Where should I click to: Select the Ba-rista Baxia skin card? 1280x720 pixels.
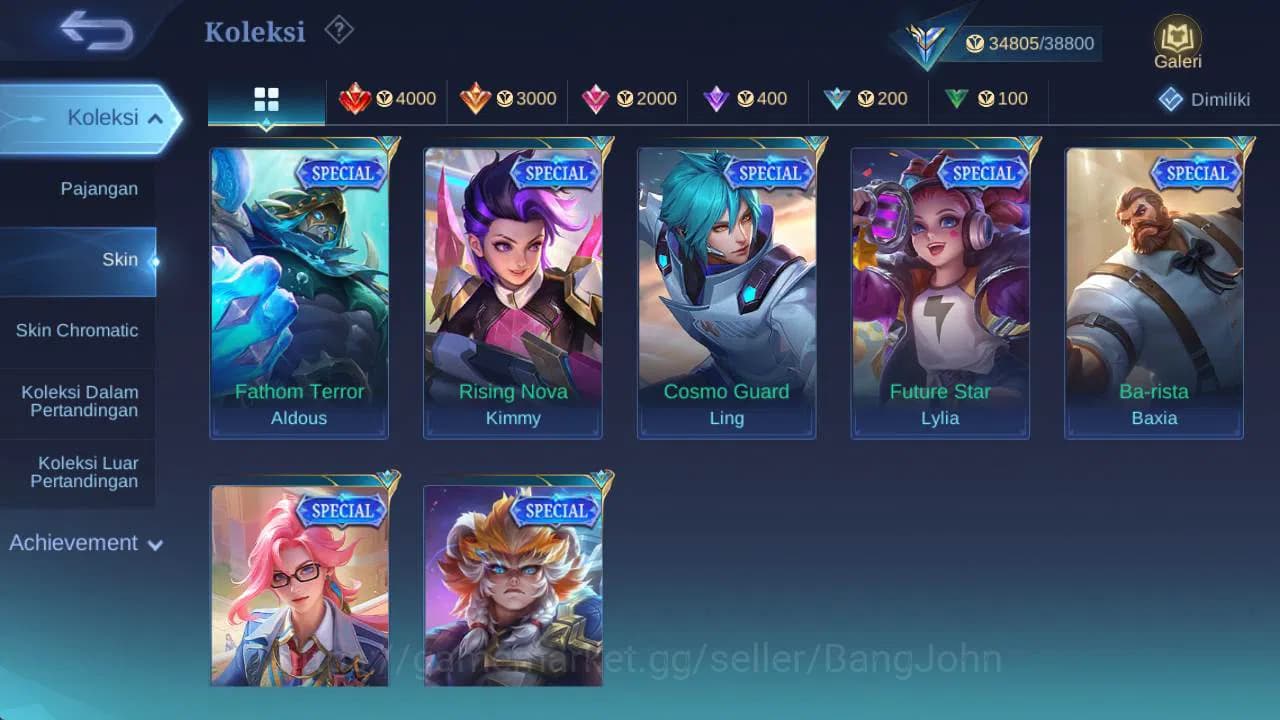pos(1154,290)
